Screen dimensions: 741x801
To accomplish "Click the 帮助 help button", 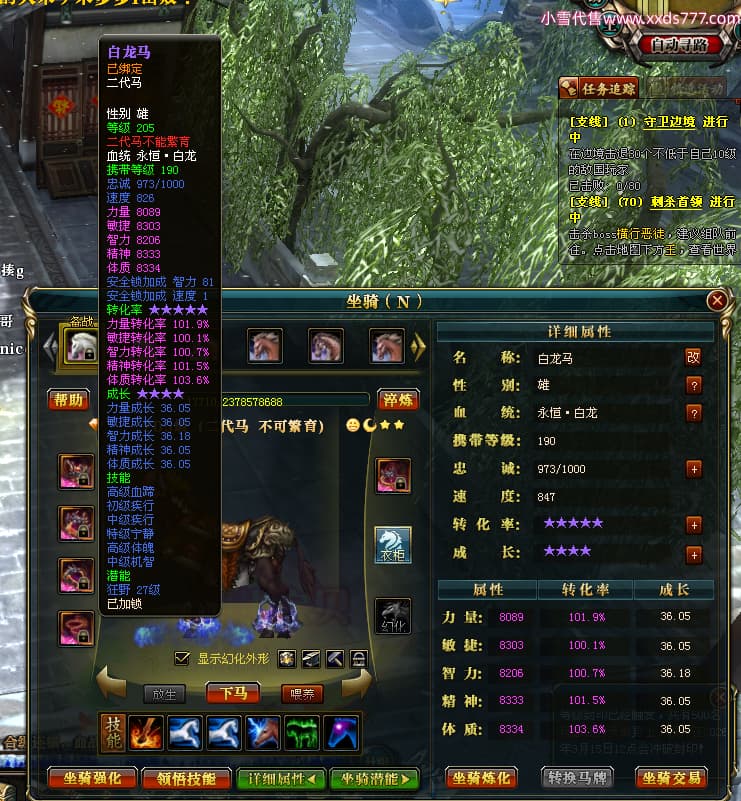I will pos(69,400).
